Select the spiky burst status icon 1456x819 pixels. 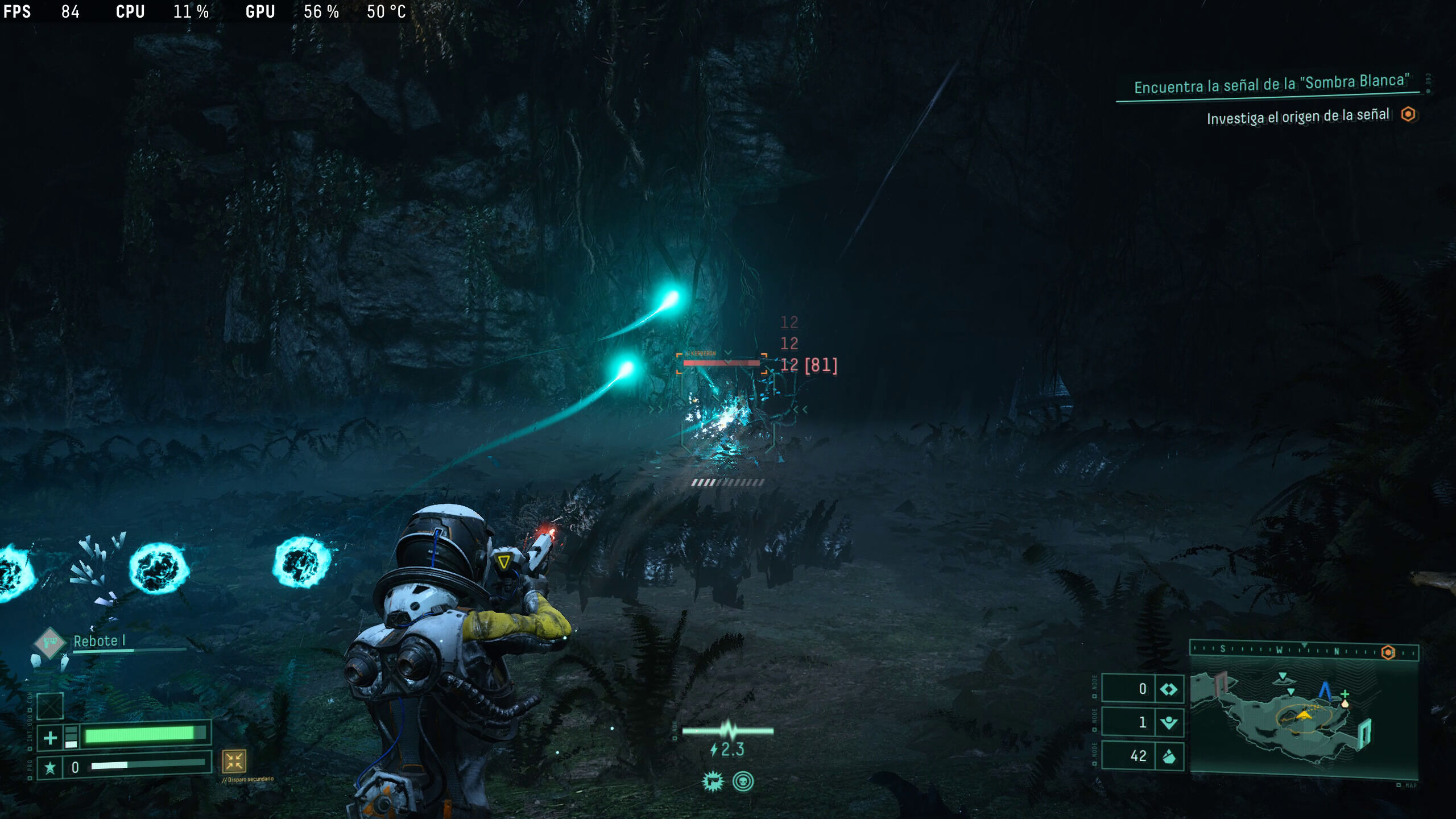712,782
